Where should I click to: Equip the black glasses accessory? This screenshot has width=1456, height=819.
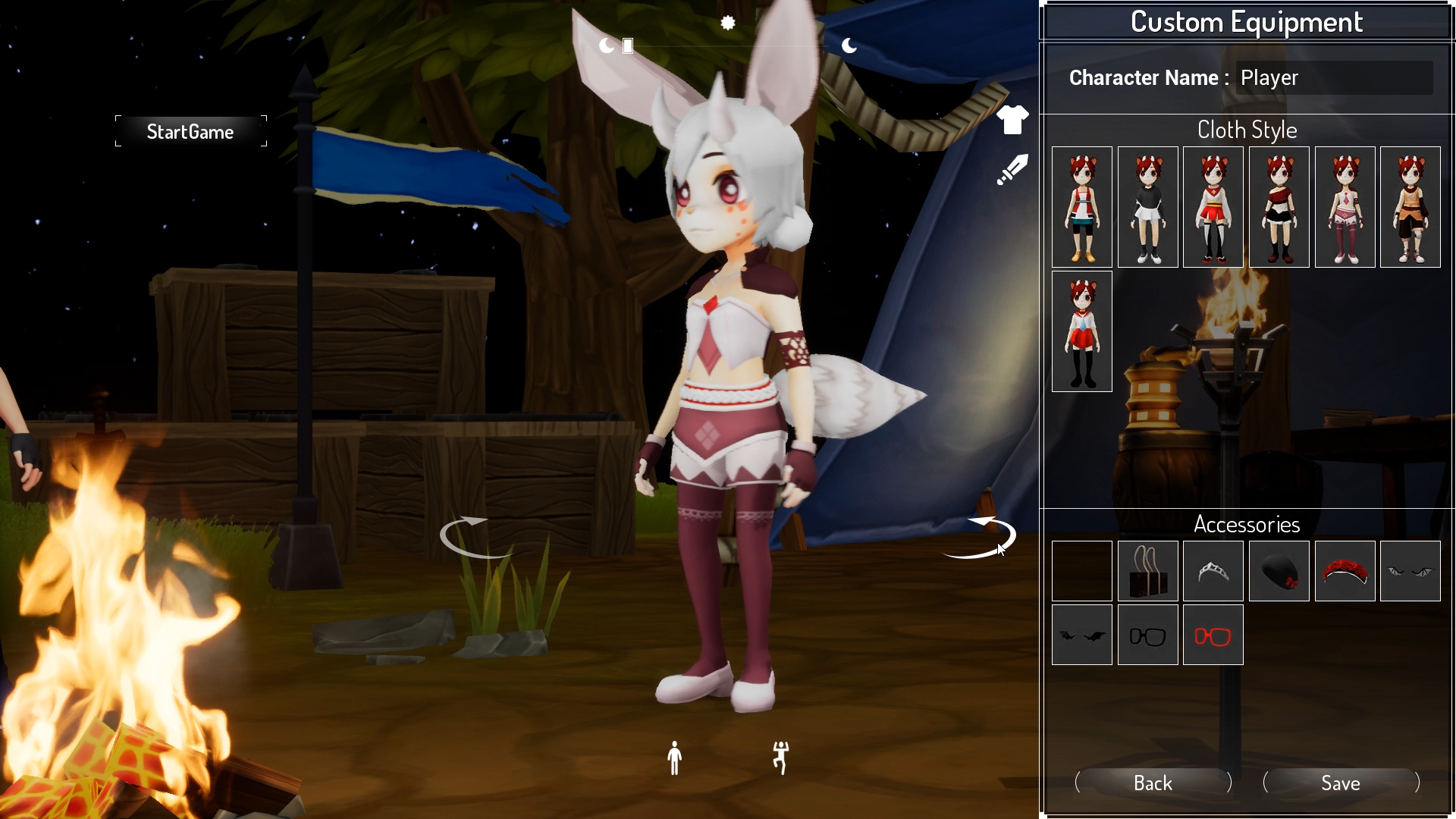(x=1147, y=635)
